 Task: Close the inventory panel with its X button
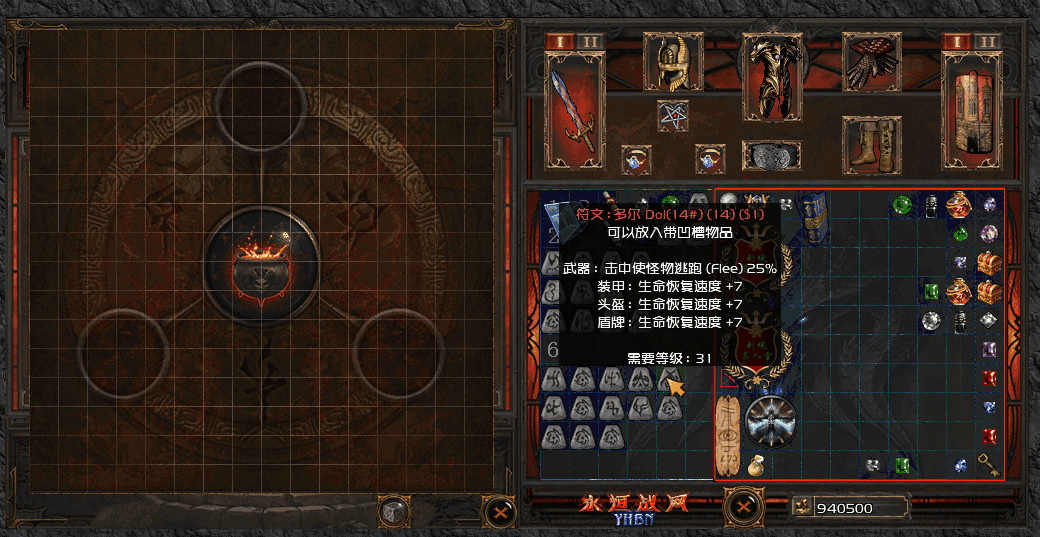[742, 505]
